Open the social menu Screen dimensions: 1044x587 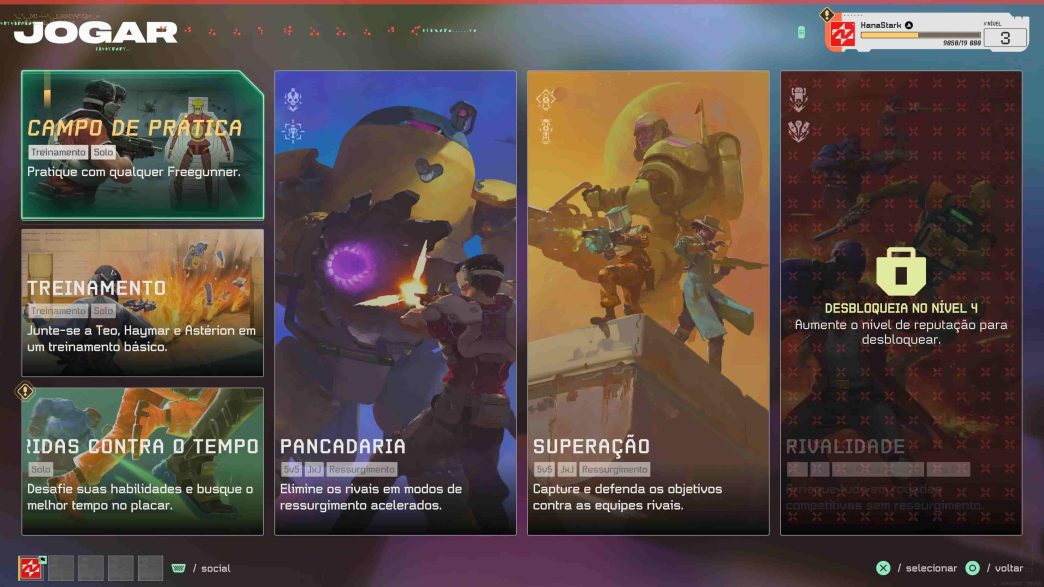[x=201, y=568]
